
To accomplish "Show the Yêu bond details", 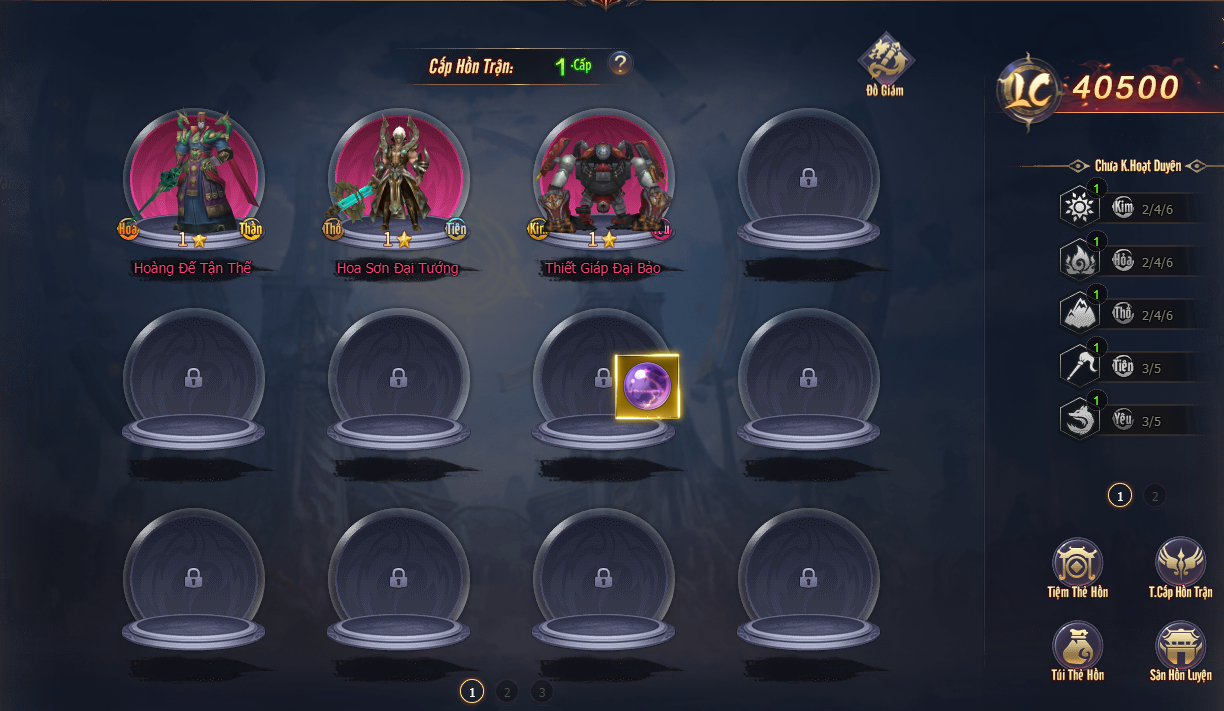I will tap(1080, 420).
